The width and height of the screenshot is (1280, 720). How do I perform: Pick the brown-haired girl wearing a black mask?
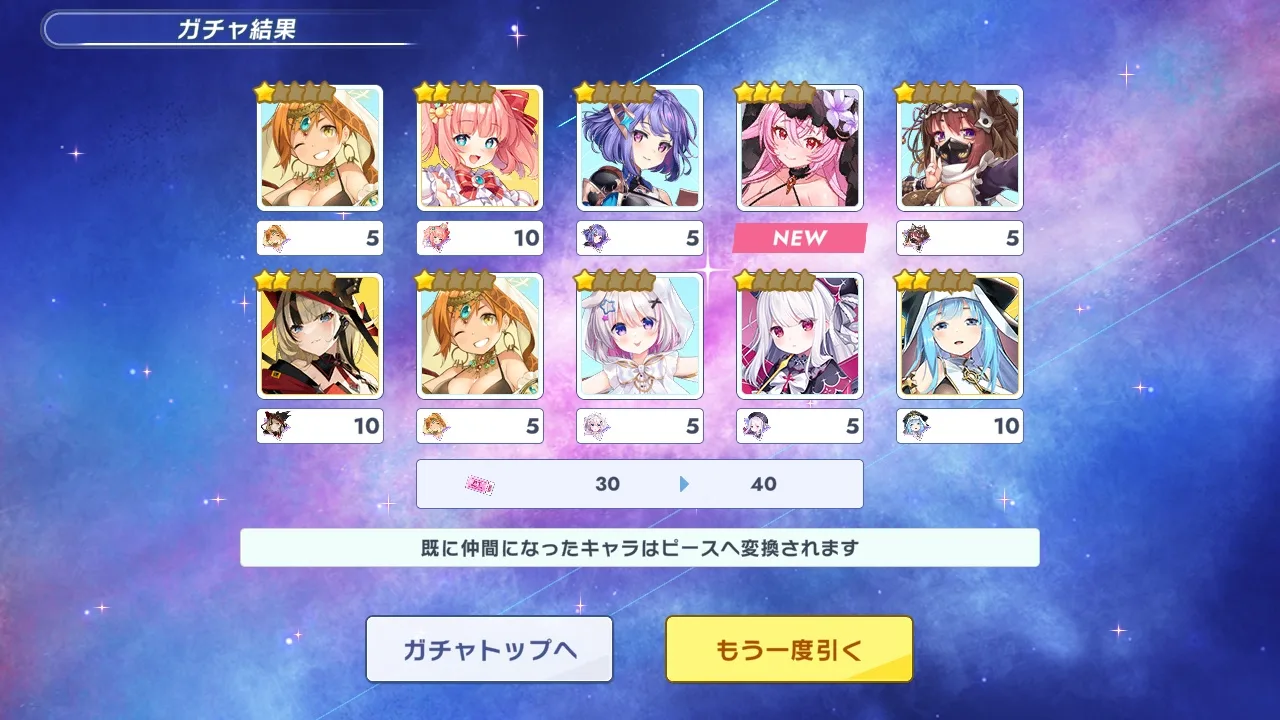point(960,148)
